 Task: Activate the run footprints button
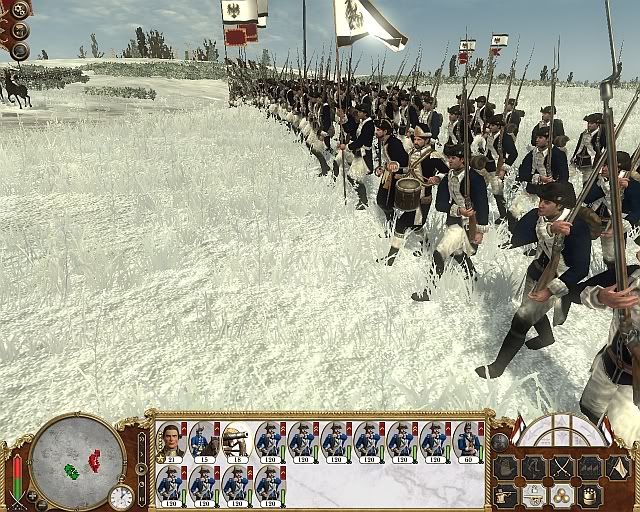pos(534,467)
